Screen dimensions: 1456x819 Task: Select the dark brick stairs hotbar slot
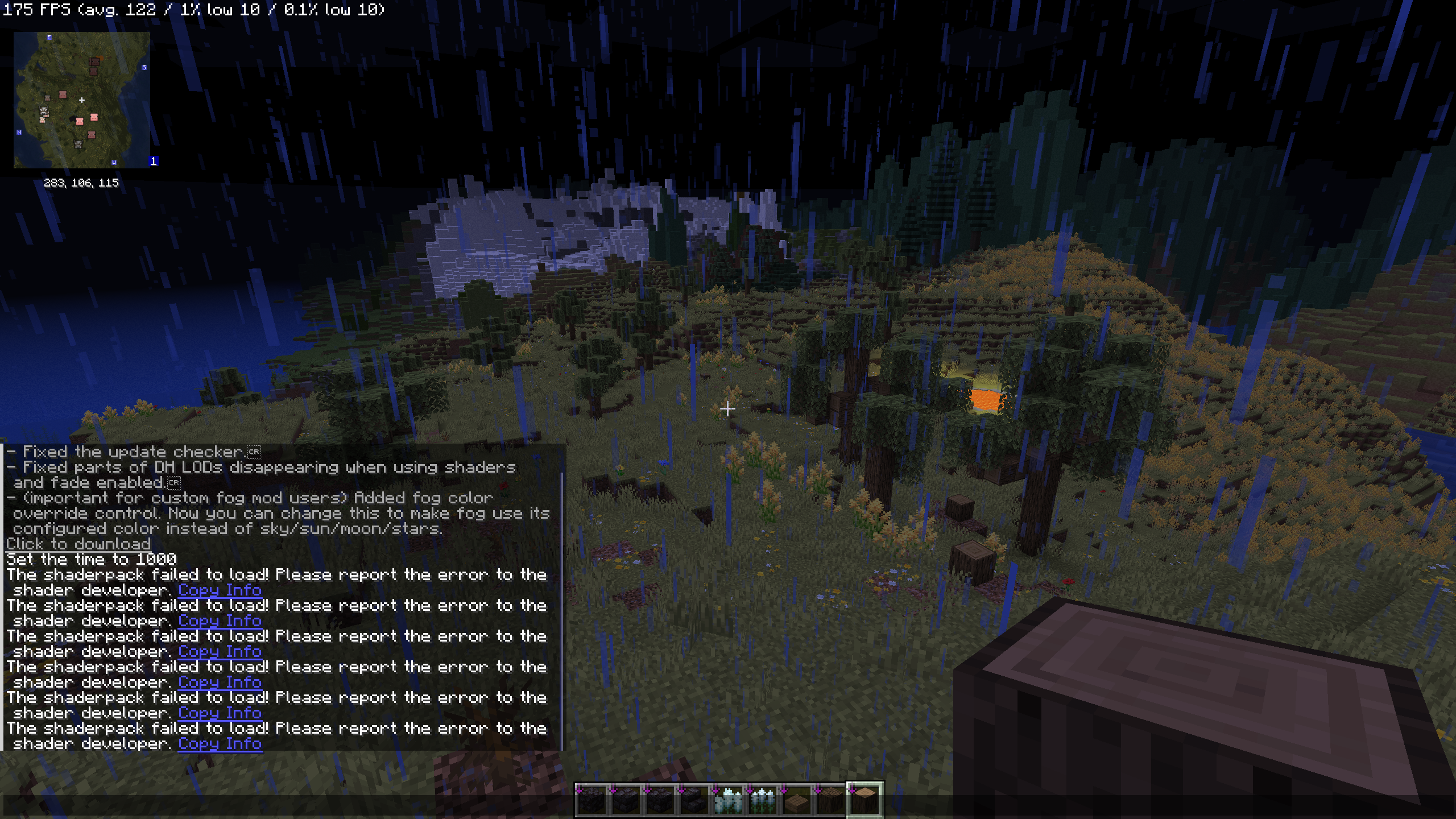694,799
